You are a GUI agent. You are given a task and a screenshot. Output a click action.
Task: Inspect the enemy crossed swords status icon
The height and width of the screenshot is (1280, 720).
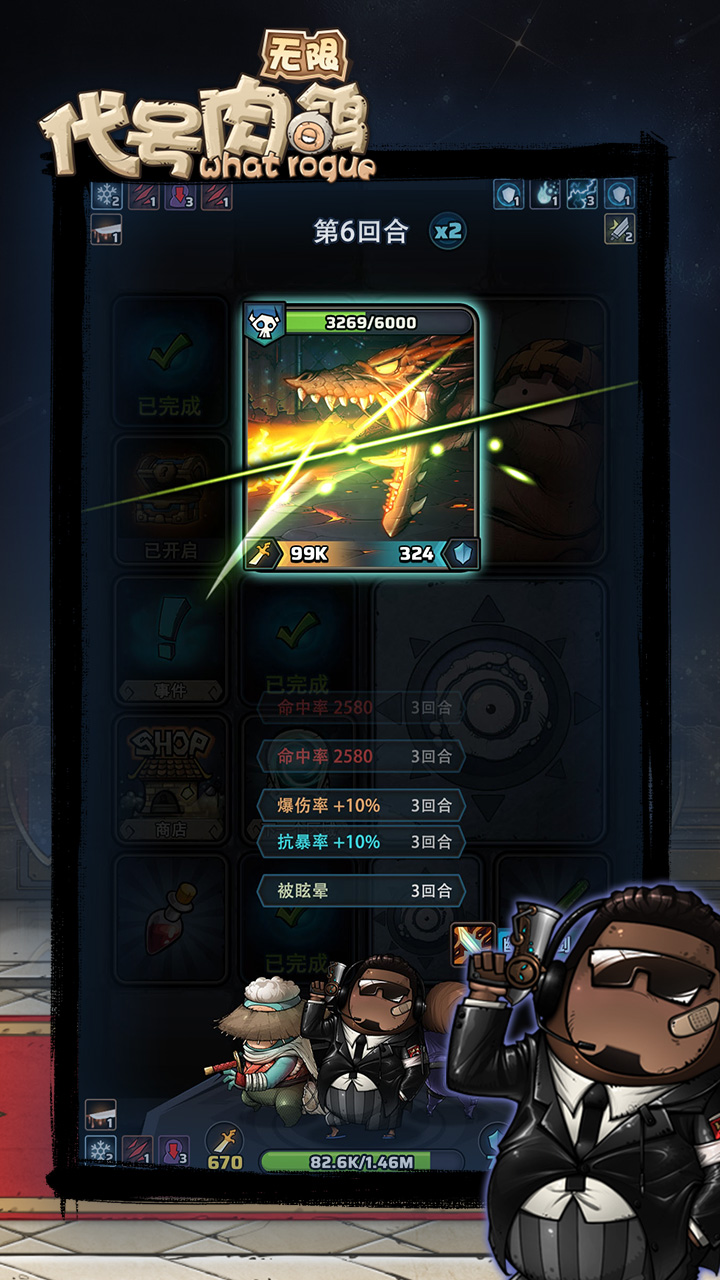[620, 229]
